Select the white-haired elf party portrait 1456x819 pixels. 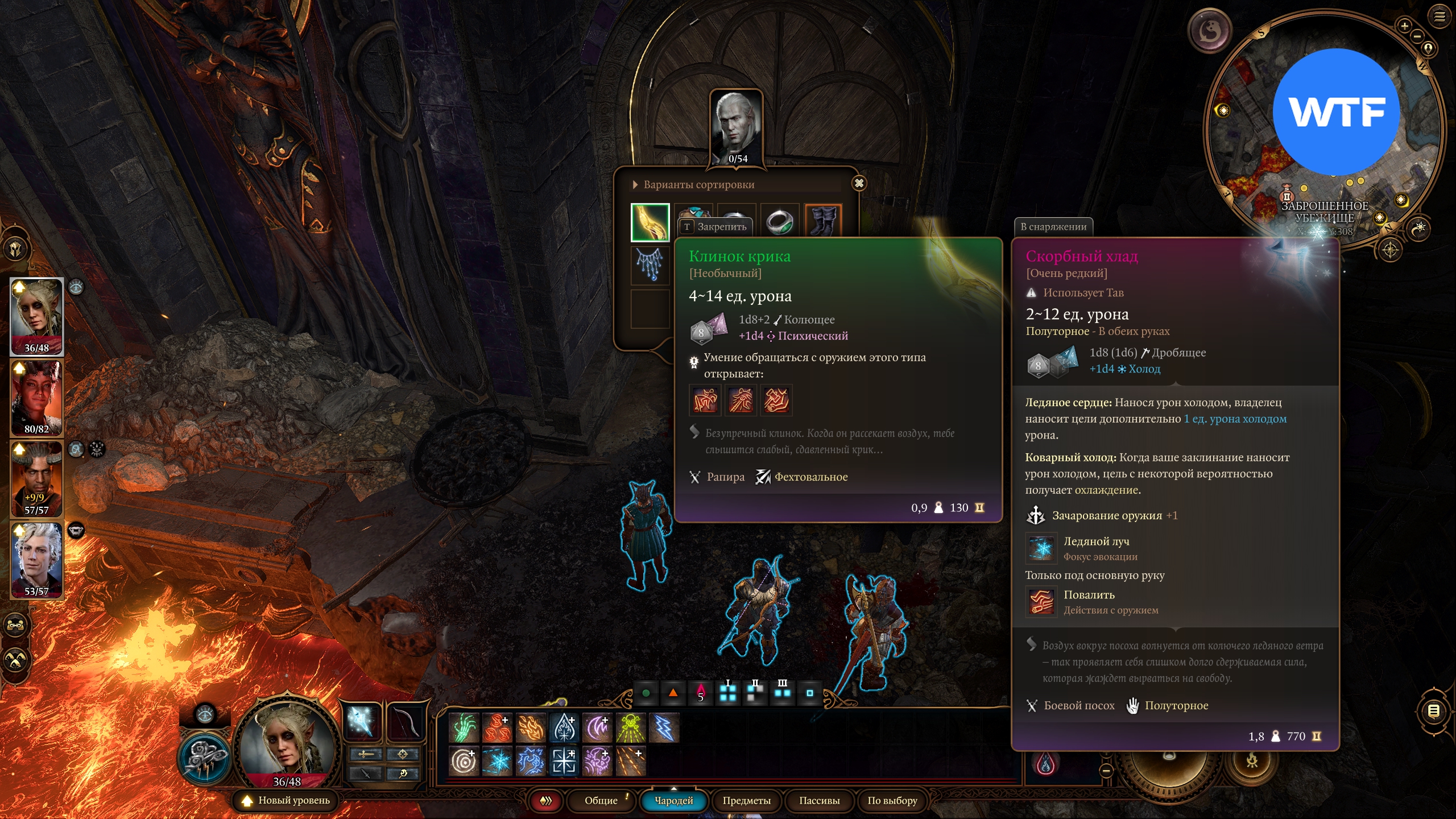click(x=36, y=560)
